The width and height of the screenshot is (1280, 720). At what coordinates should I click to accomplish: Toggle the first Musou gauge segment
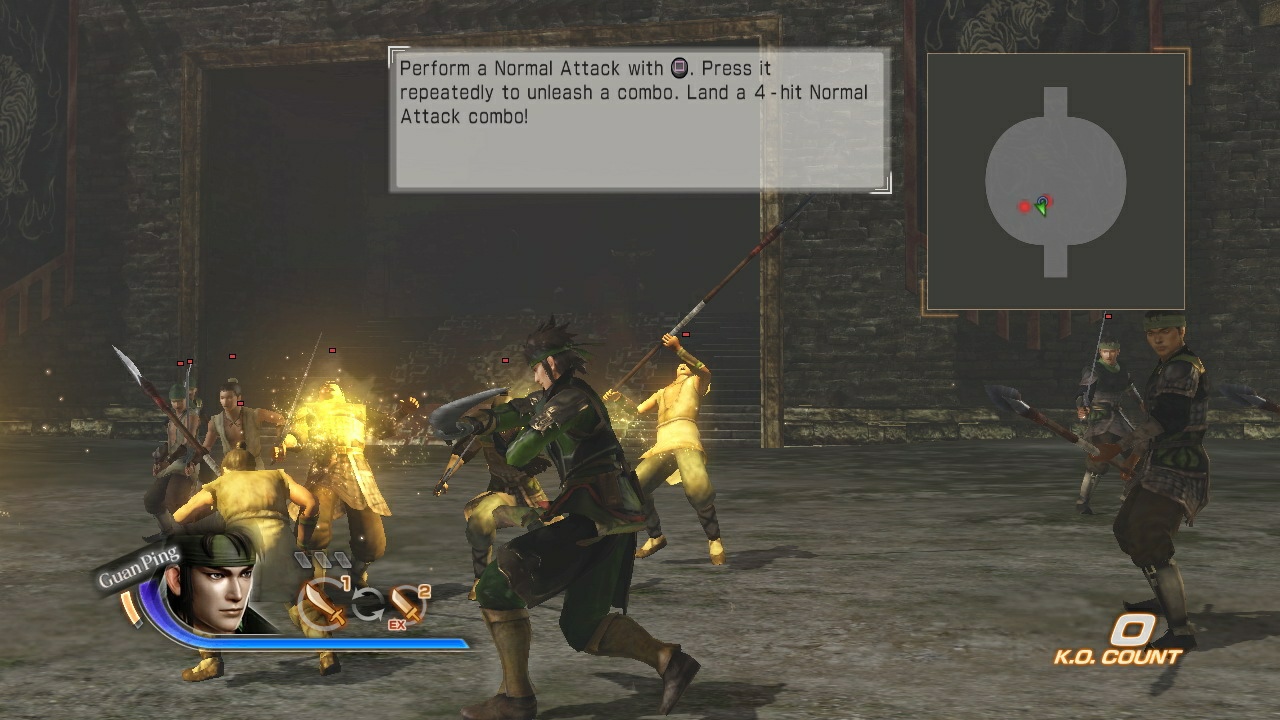point(302,559)
